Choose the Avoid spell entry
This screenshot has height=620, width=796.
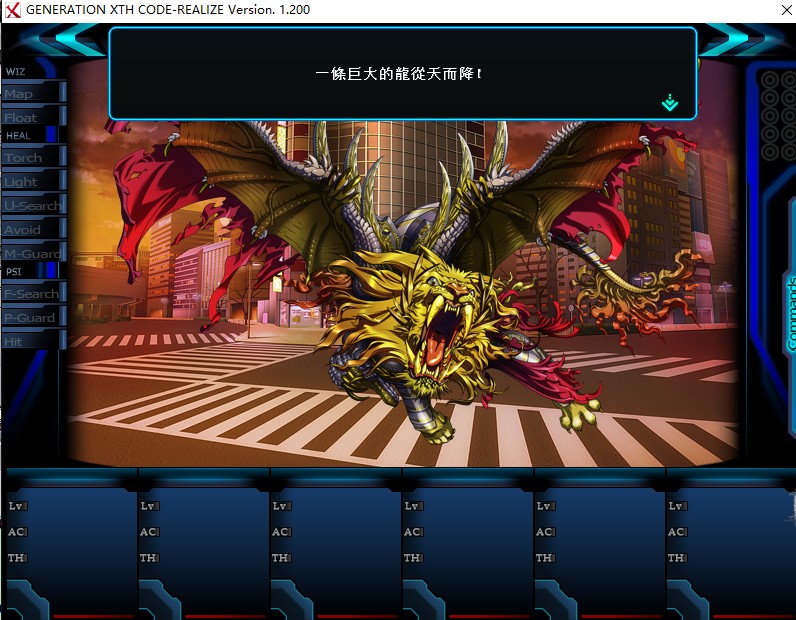(x=32, y=229)
